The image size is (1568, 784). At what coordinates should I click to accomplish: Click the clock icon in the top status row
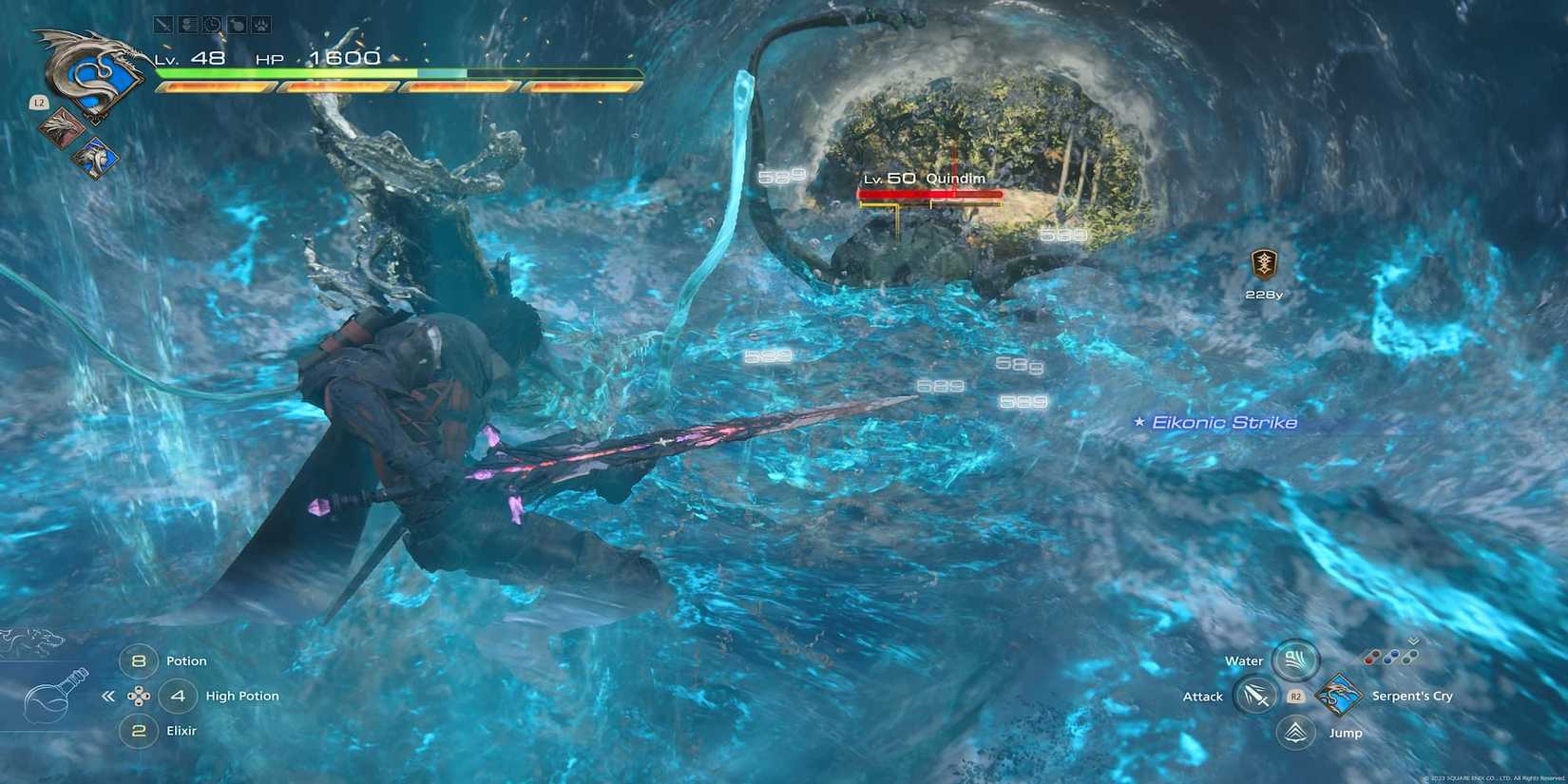point(211,24)
